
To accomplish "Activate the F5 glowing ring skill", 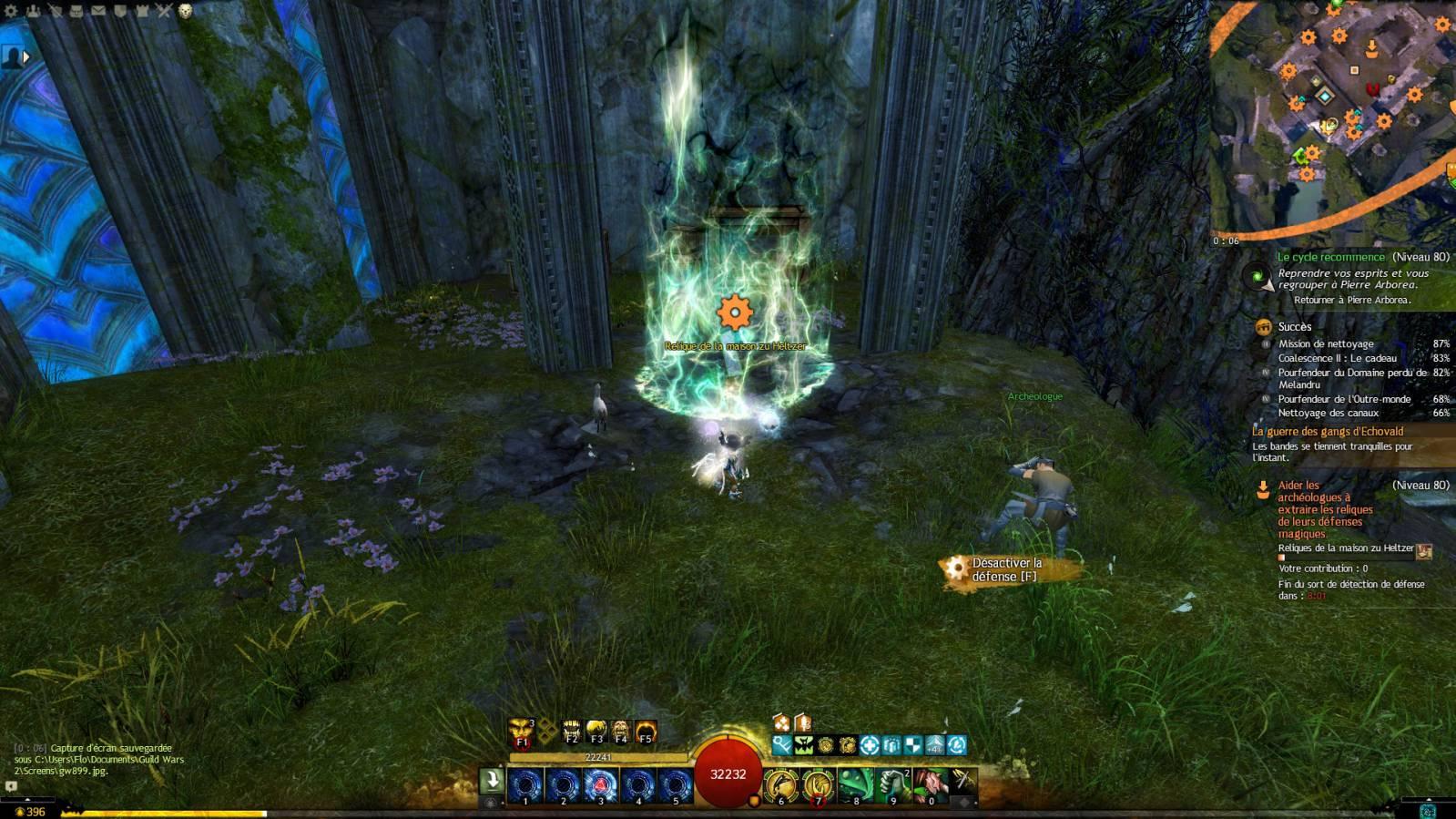I will 646,732.
